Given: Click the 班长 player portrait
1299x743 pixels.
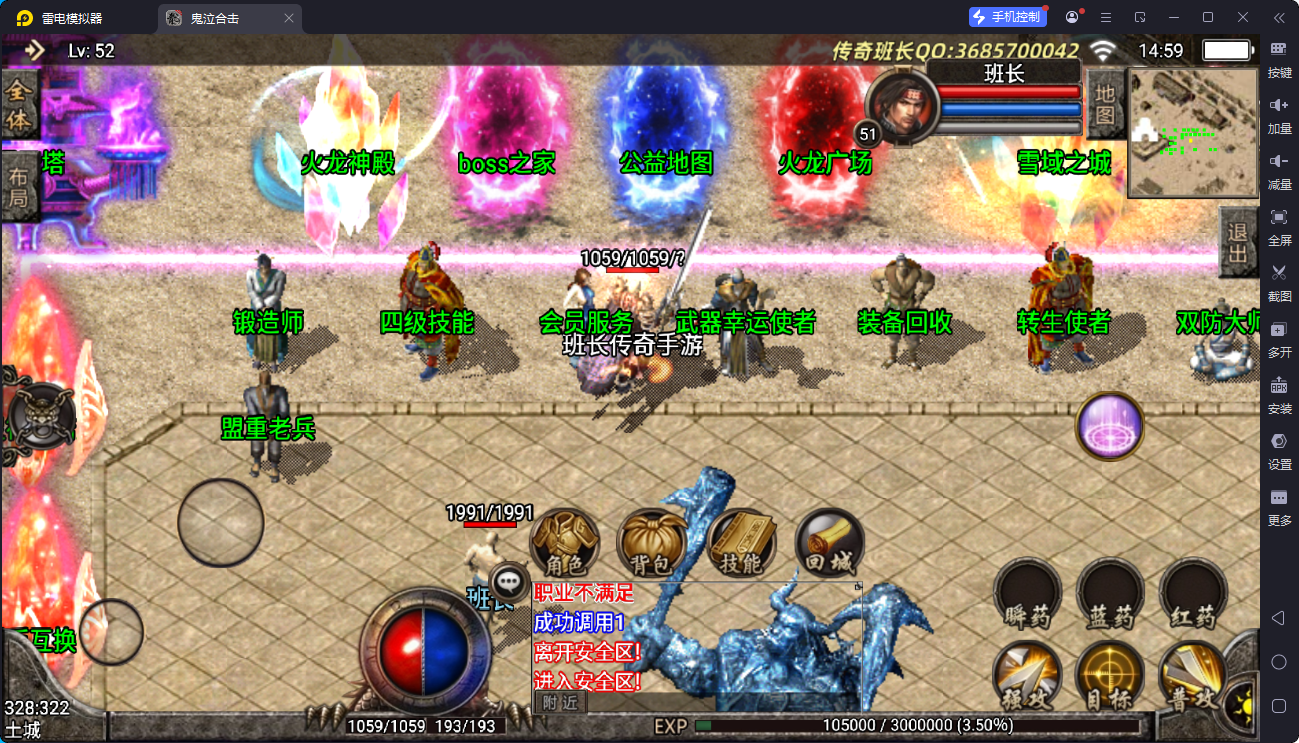Looking at the screenshot, I should [x=901, y=107].
